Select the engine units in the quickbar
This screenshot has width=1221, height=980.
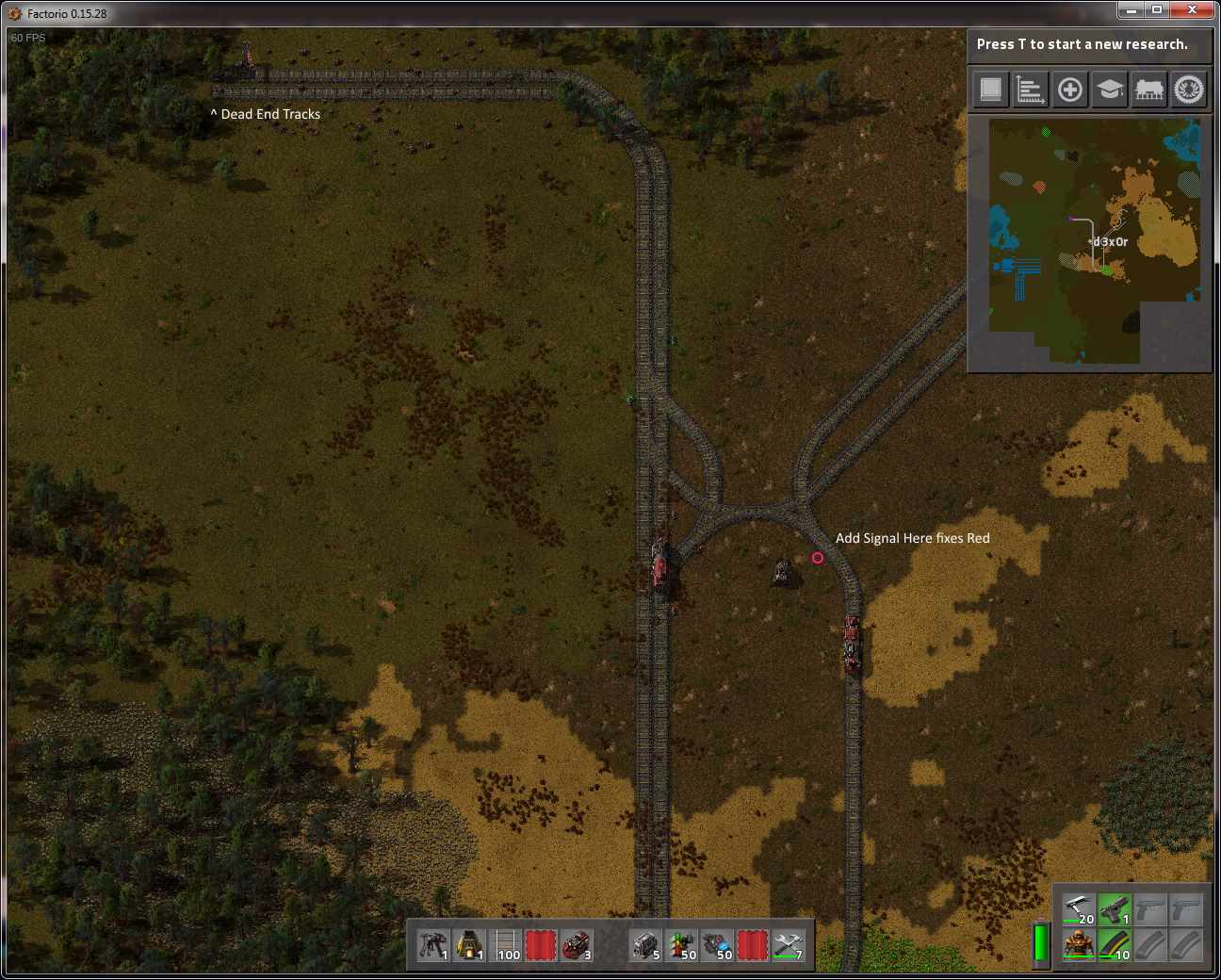tap(643, 944)
